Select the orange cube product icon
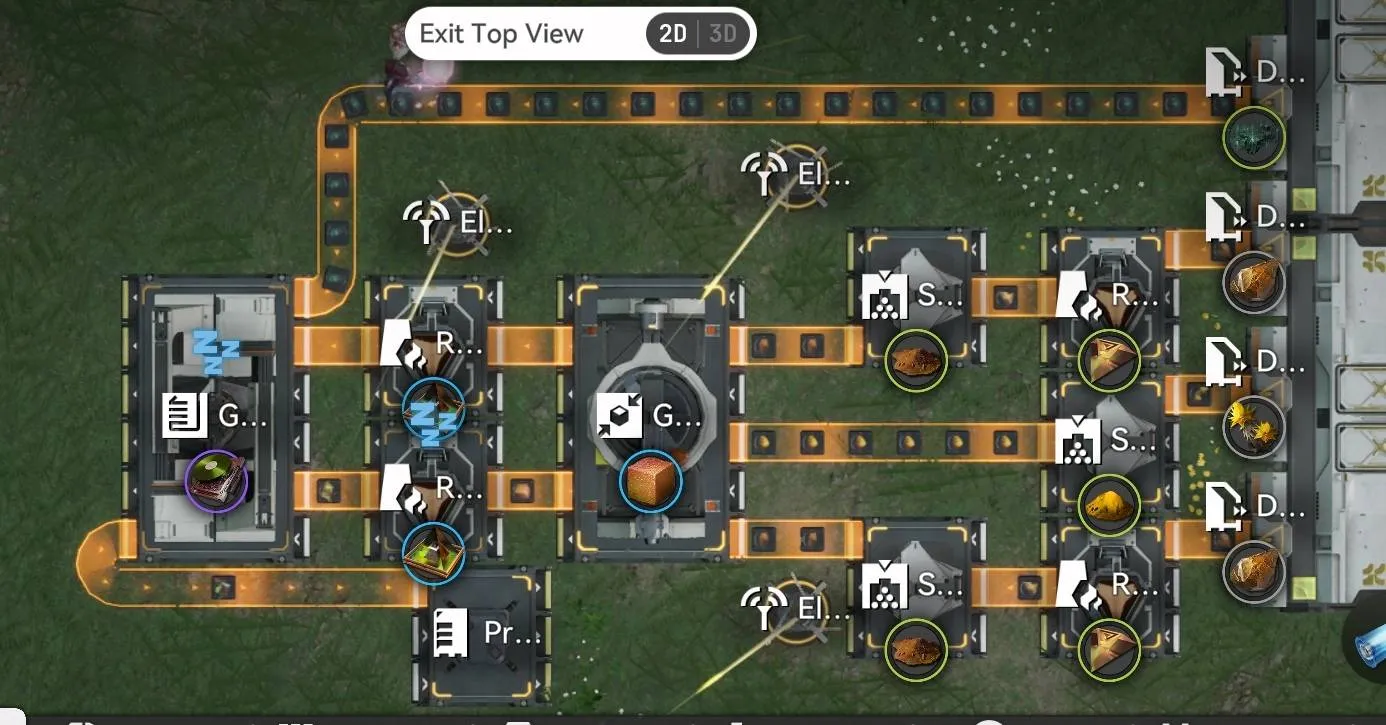 [650, 481]
